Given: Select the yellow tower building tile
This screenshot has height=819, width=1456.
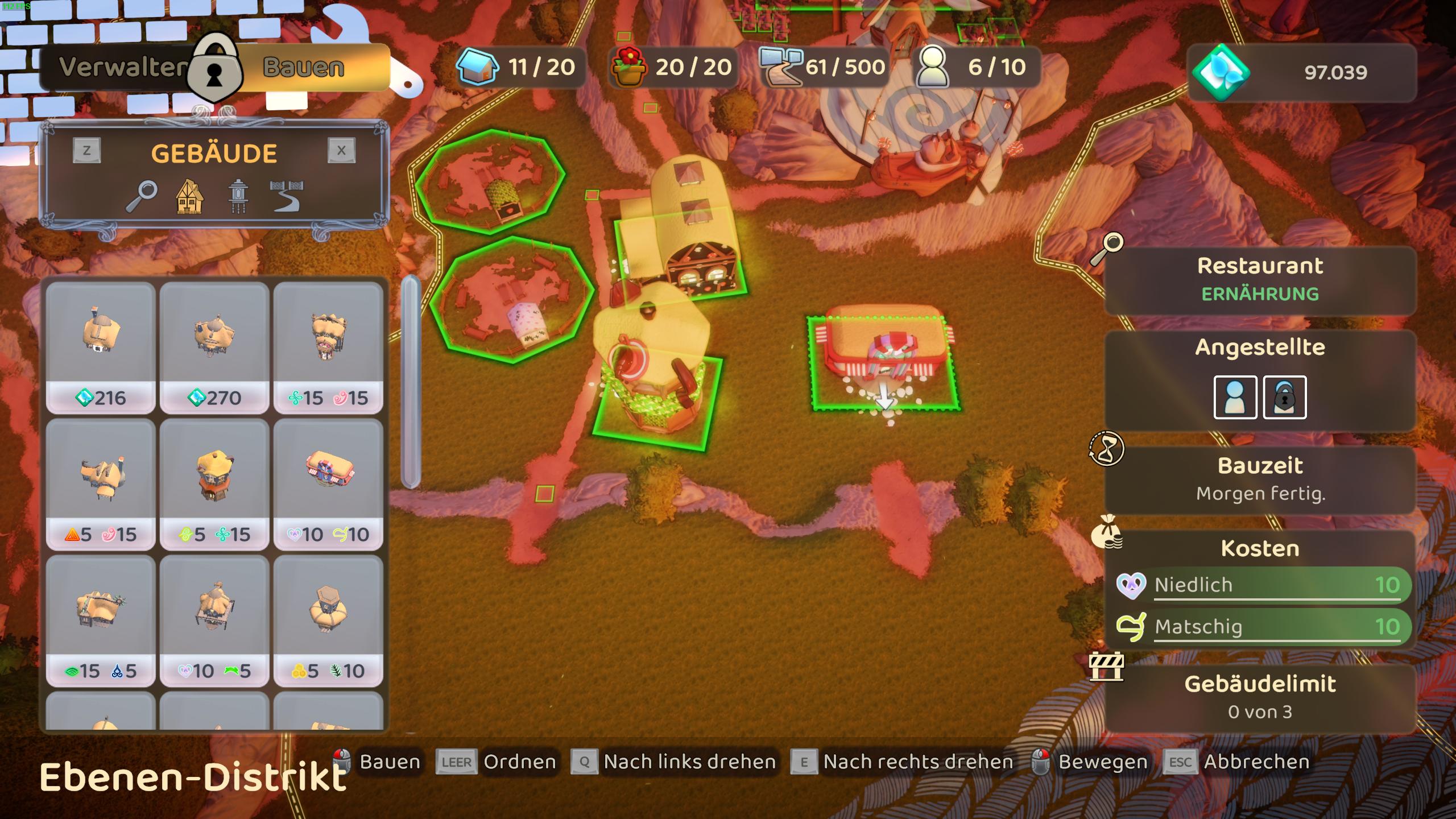Looking at the screenshot, I should (214, 483).
